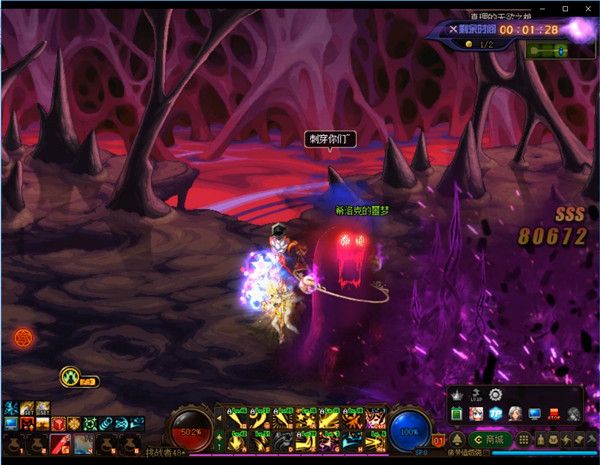
Task: Click the round bell button beside 商城
Action: point(458,440)
